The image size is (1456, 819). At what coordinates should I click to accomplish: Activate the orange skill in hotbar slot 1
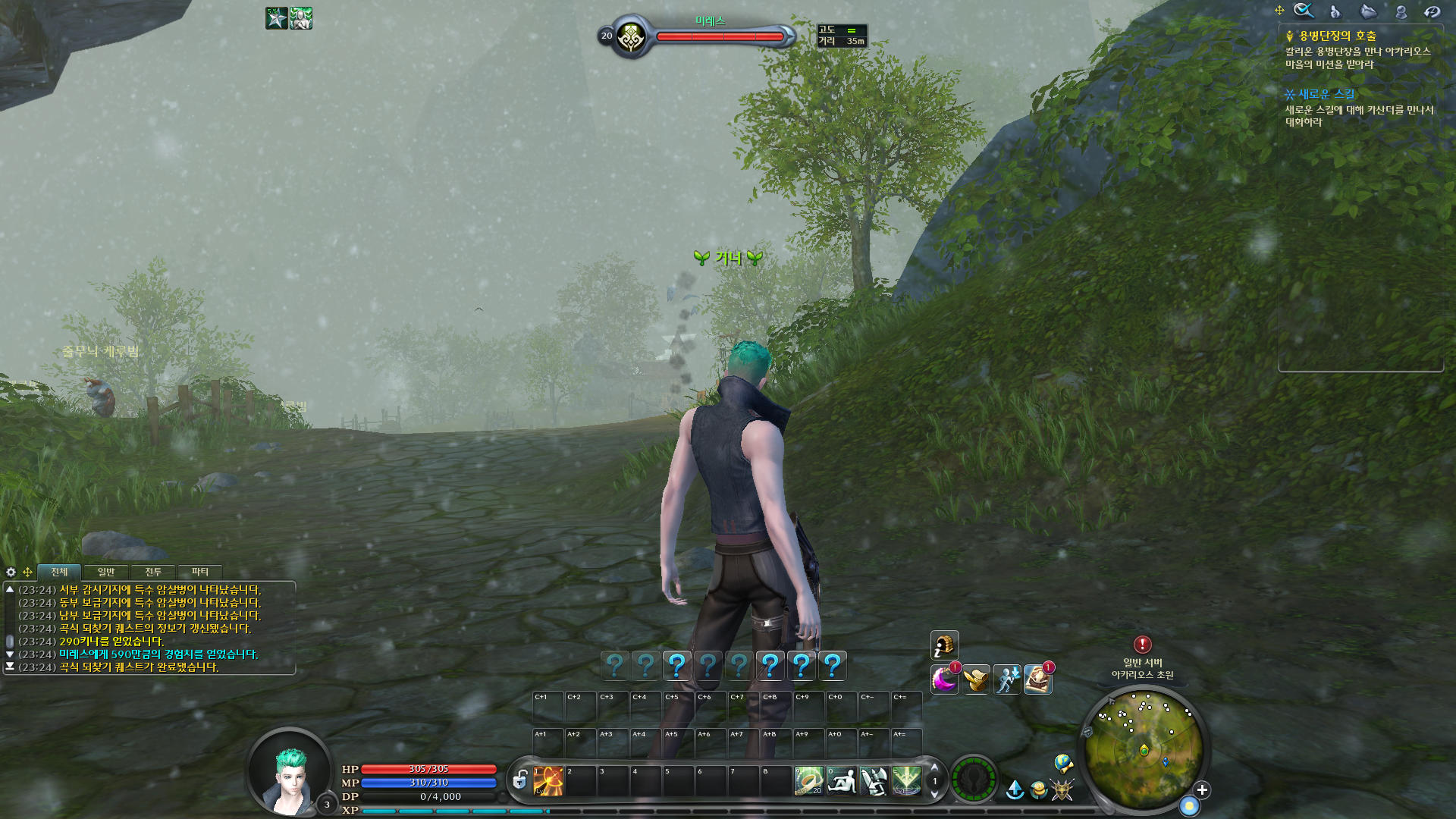548,781
